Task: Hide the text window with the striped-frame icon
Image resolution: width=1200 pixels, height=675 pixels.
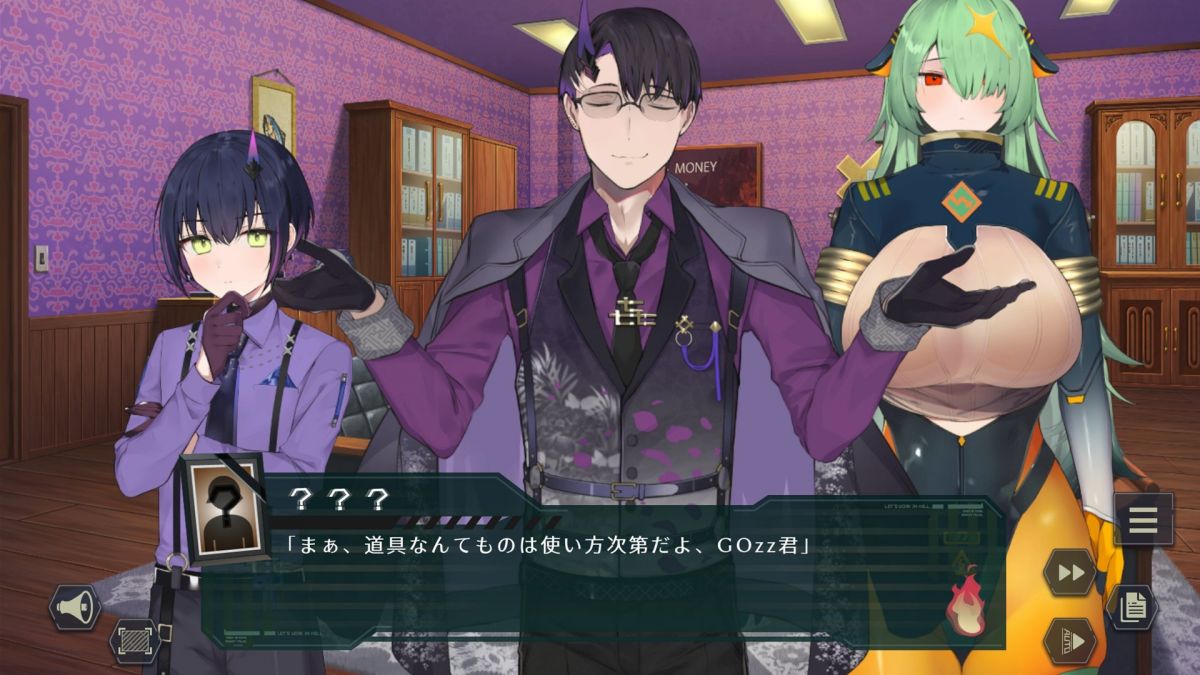Action: point(134,640)
